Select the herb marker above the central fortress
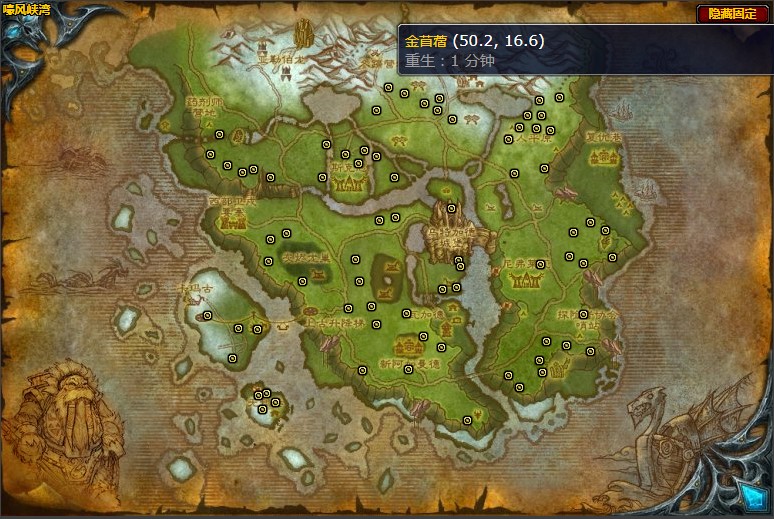Screen dimensions: 774x519 click(x=451, y=209)
